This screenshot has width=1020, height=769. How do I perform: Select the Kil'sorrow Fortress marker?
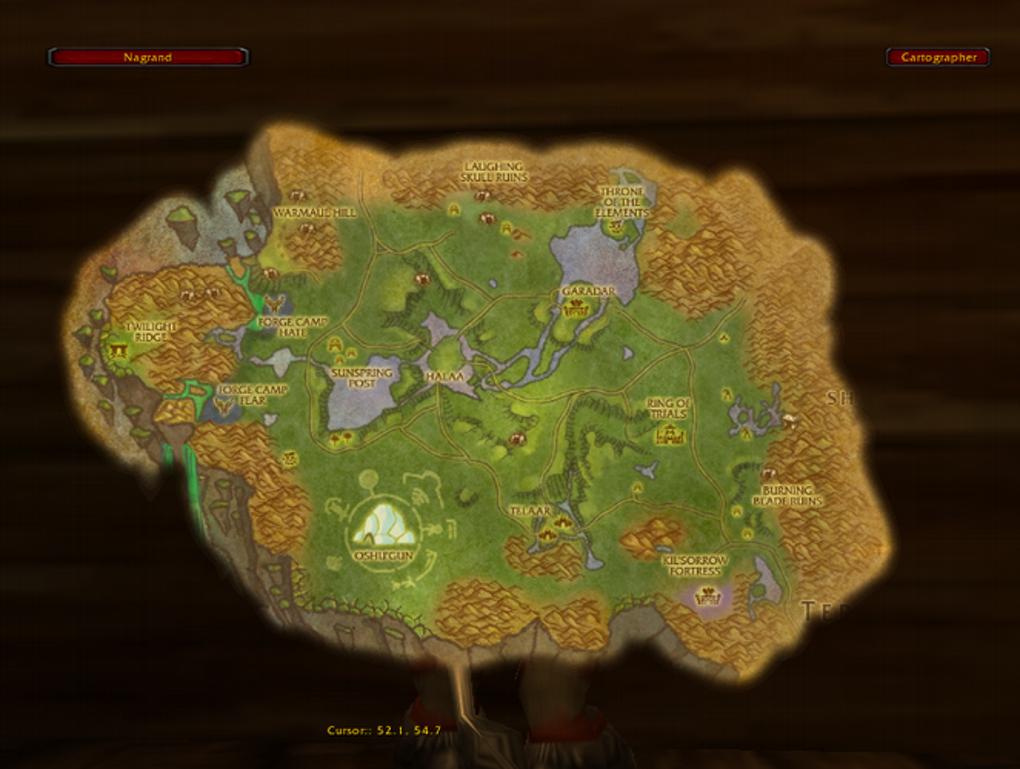point(710,597)
